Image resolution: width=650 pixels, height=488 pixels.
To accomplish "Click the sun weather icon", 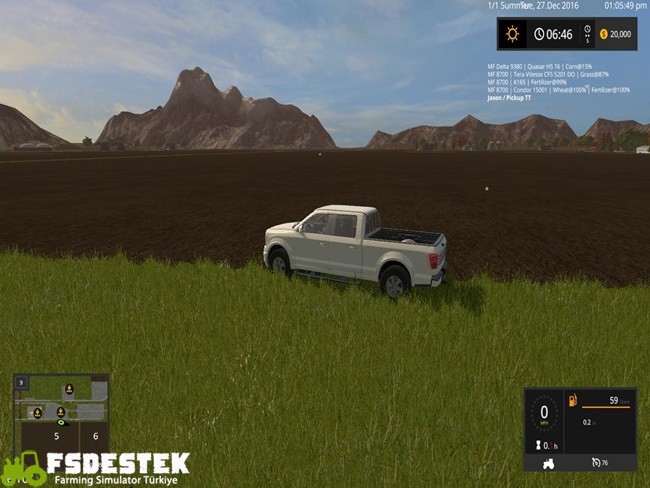I will (x=513, y=34).
